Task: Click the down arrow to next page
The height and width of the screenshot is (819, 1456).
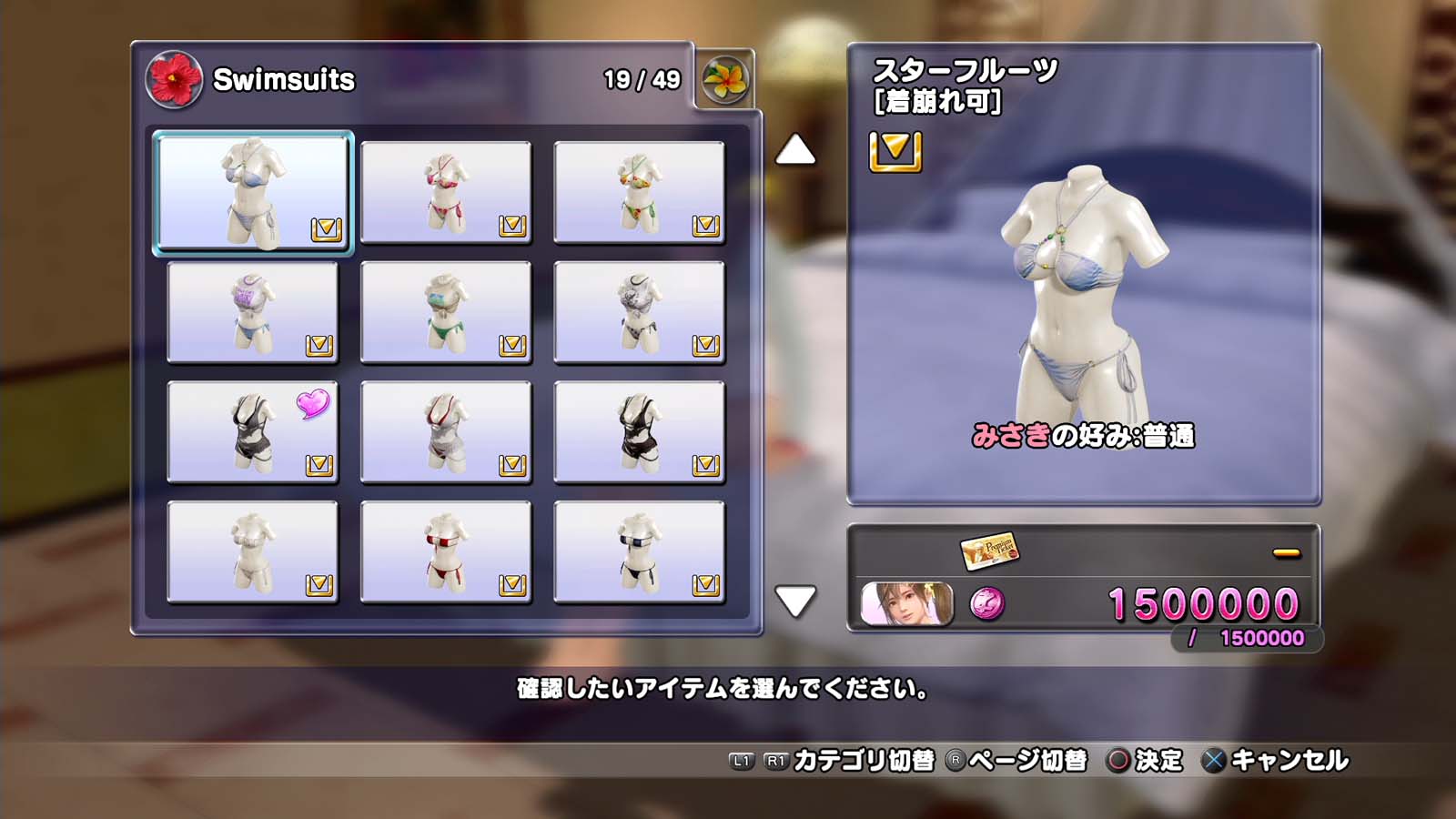Action: click(x=795, y=601)
